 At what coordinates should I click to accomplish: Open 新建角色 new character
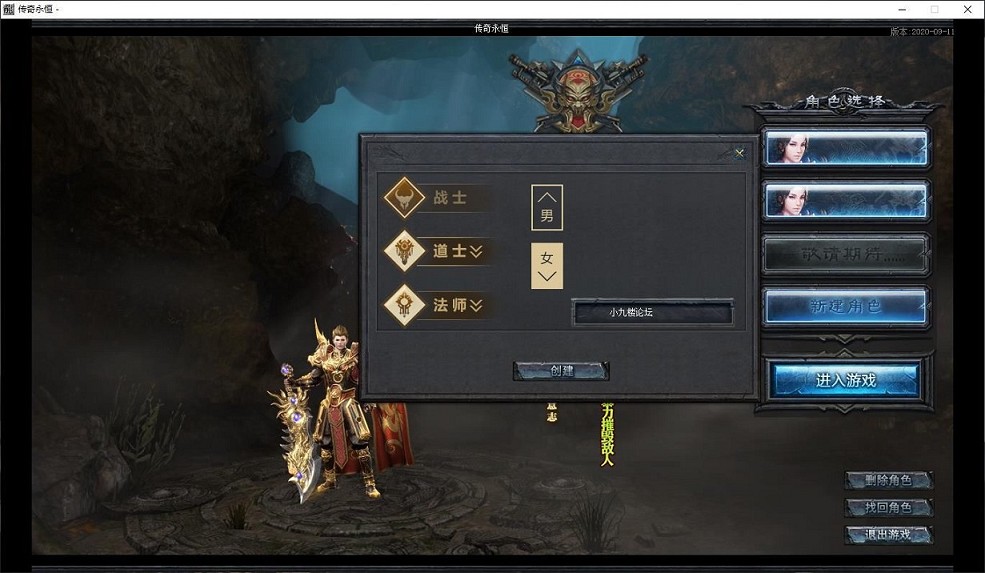[x=846, y=306]
